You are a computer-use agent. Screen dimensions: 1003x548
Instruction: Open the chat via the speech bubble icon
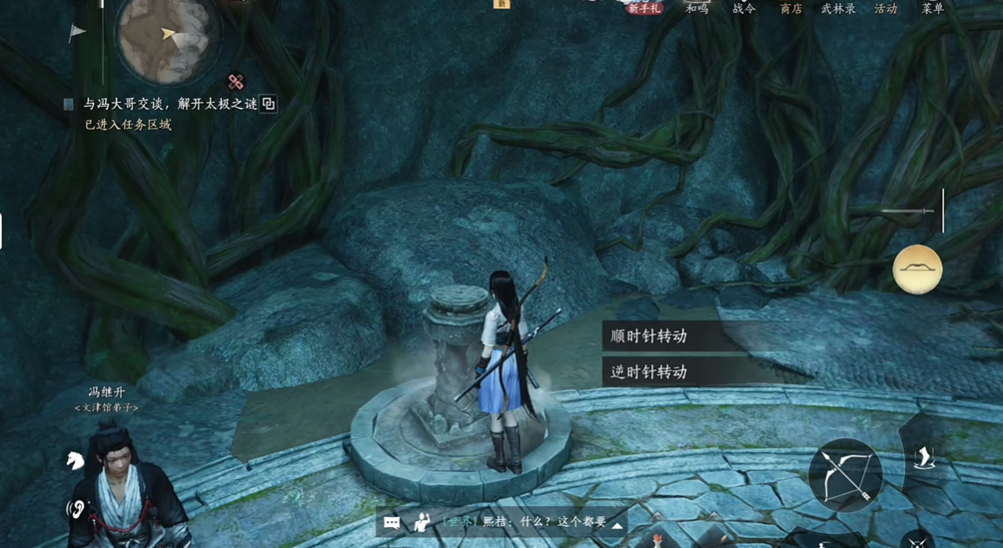pyautogui.click(x=392, y=522)
